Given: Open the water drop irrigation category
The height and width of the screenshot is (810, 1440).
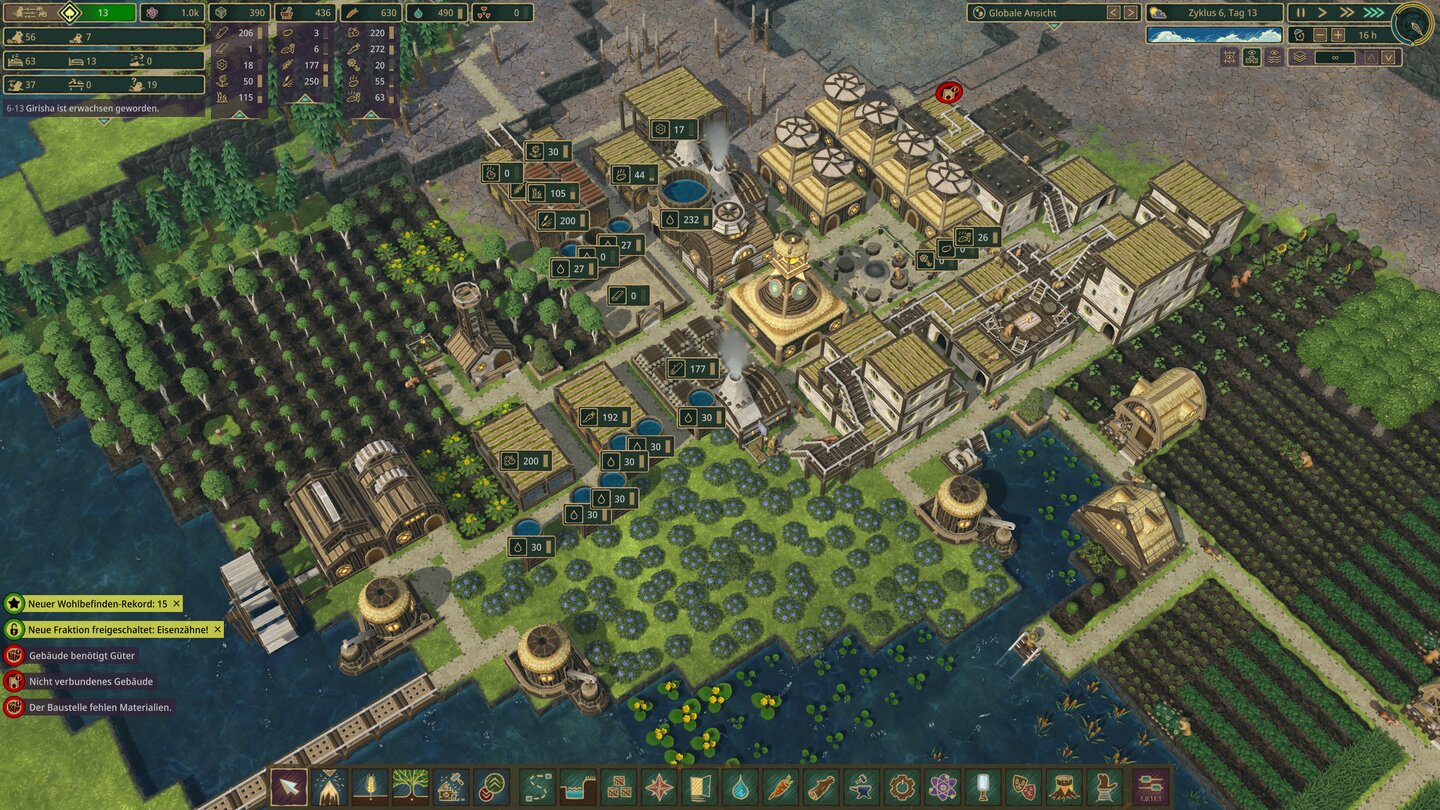Looking at the screenshot, I should (x=739, y=787).
